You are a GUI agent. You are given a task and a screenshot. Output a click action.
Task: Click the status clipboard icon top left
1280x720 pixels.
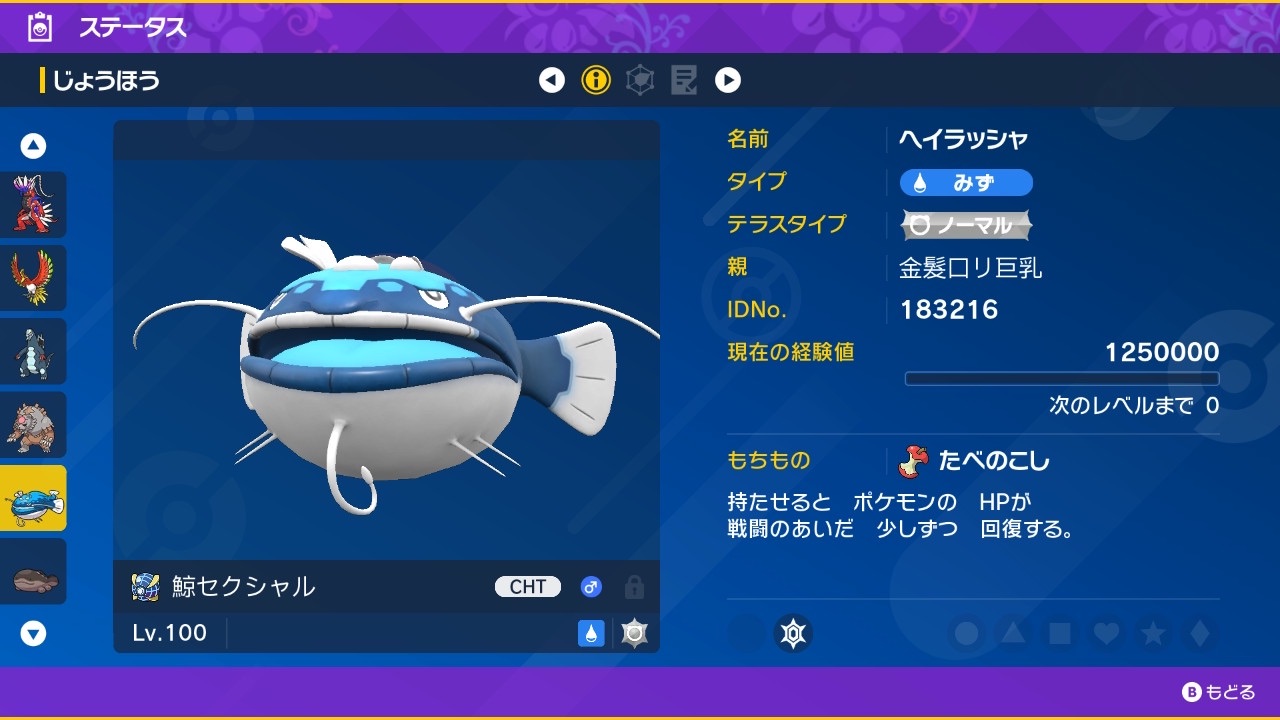pos(38,27)
